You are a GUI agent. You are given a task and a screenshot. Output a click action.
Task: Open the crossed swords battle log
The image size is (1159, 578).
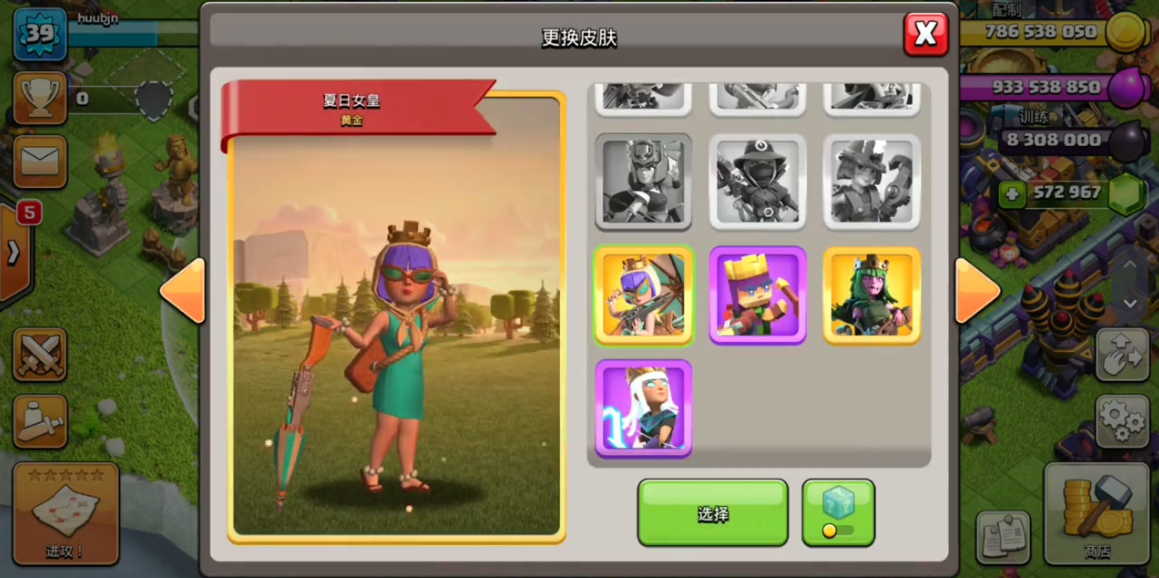coord(40,355)
